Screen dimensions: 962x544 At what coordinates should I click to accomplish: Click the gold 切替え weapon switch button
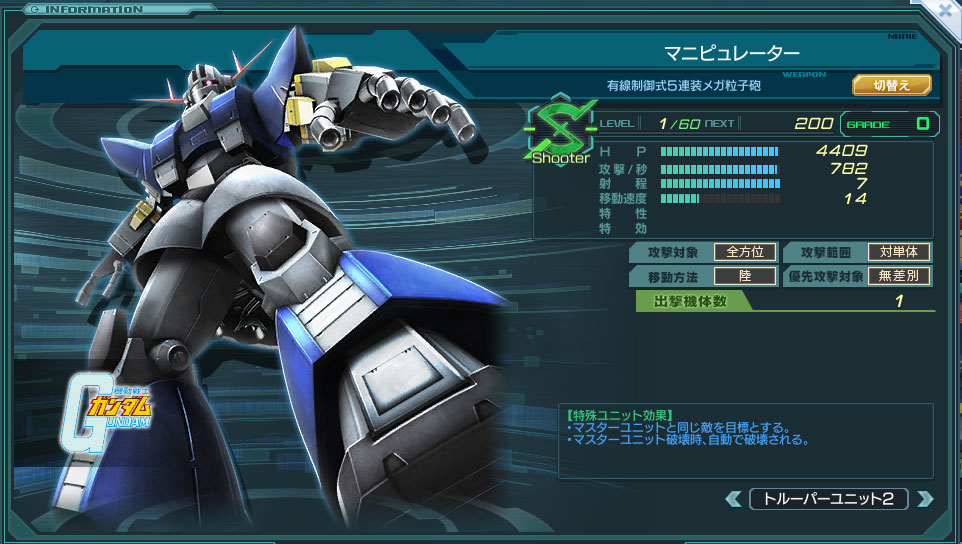click(x=891, y=86)
